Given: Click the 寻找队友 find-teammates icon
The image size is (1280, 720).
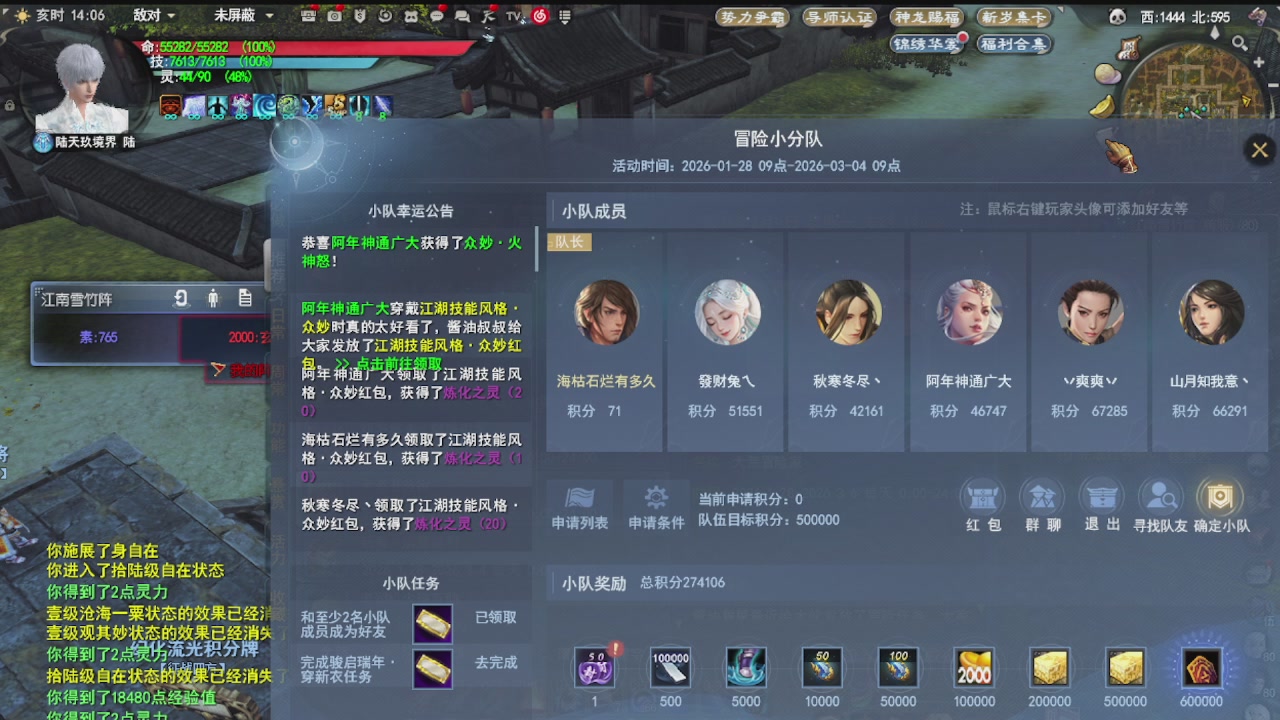Looking at the screenshot, I should (1160, 497).
